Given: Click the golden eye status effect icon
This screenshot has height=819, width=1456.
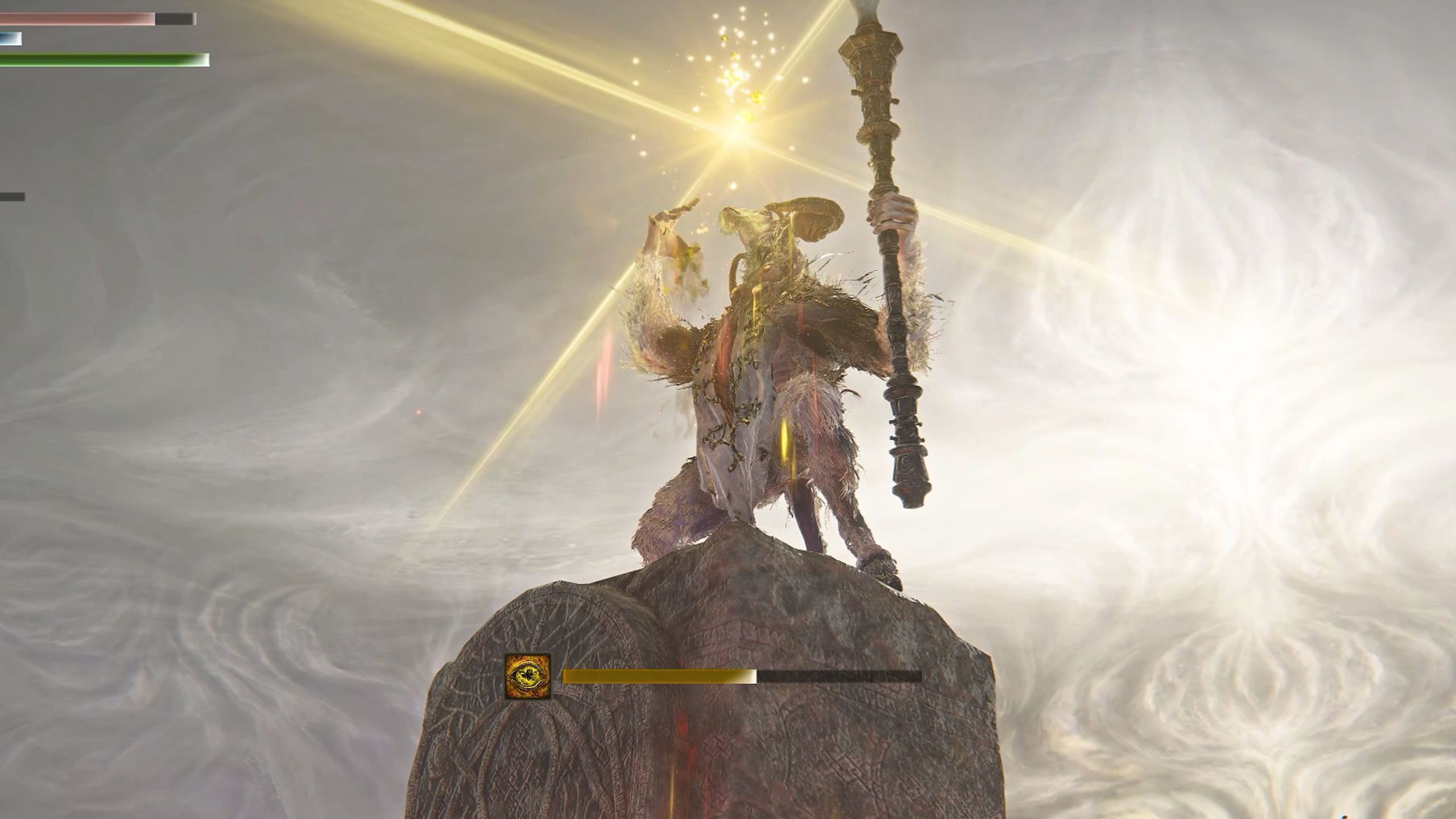Looking at the screenshot, I should pos(528,677).
